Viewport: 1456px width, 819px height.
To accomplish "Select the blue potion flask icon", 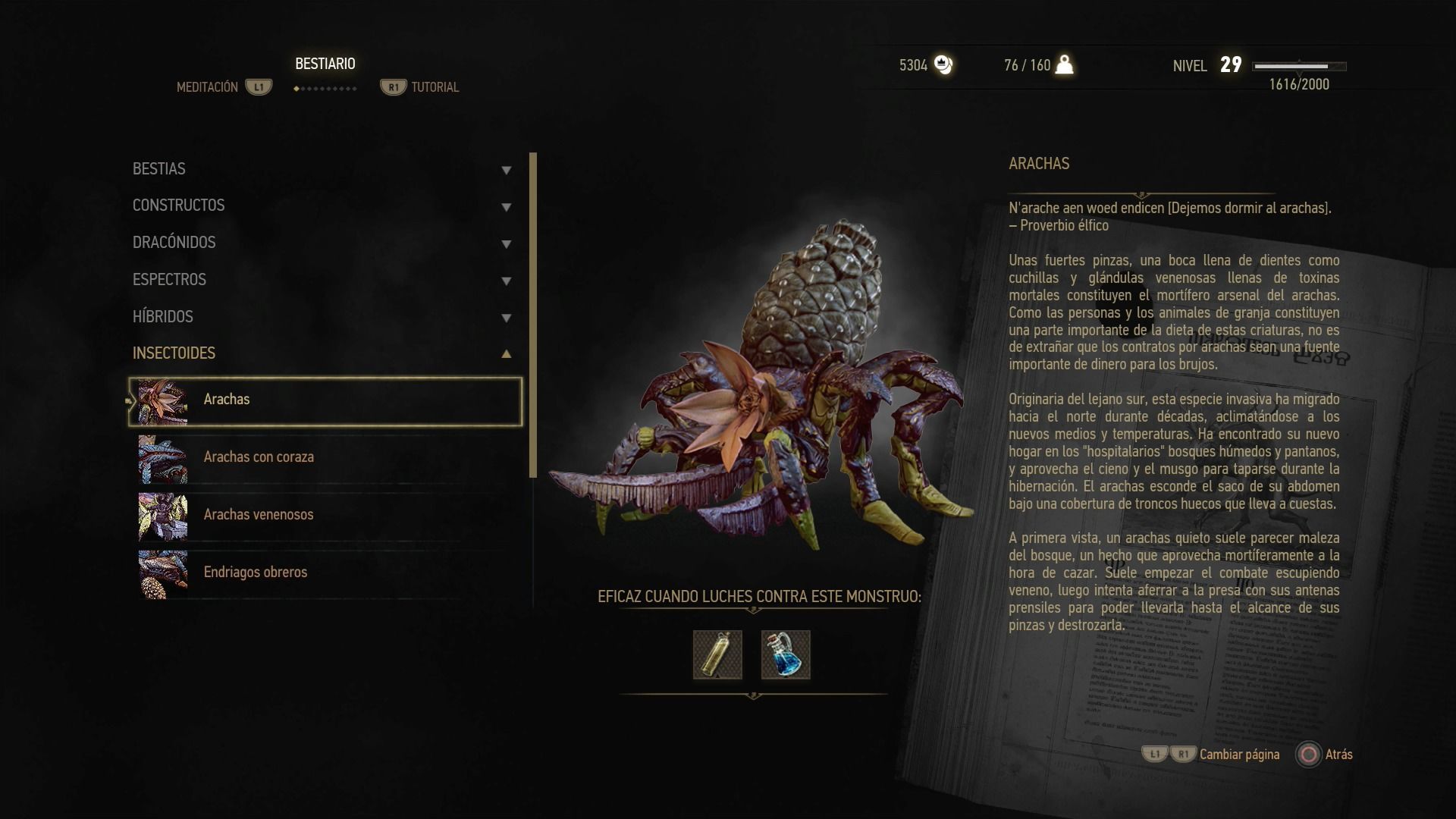I will pos(786,654).
